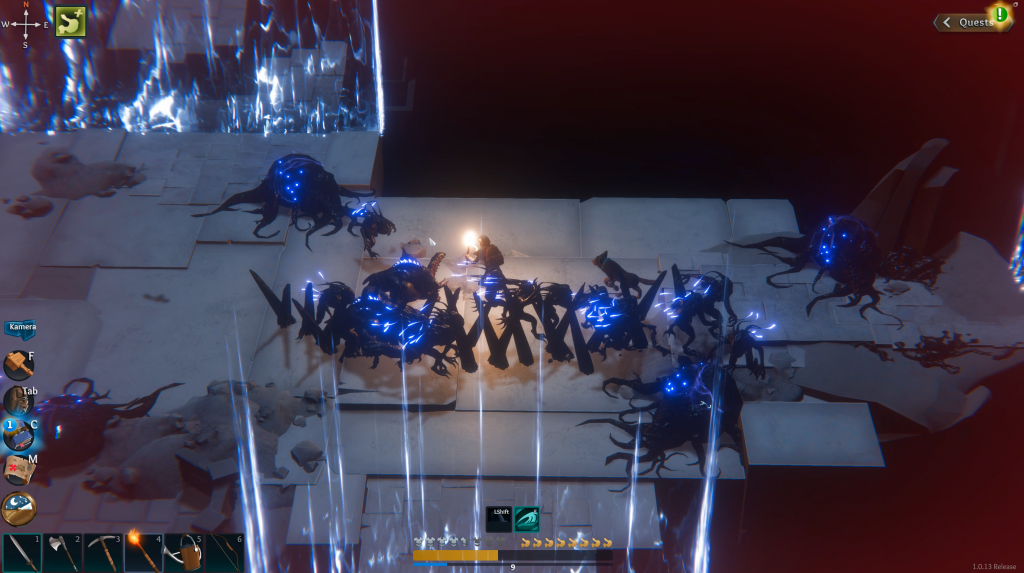Choose the pickaxe in hotbar slot 3
Viewport: 1024px width, 573px height.
(103, 553)
